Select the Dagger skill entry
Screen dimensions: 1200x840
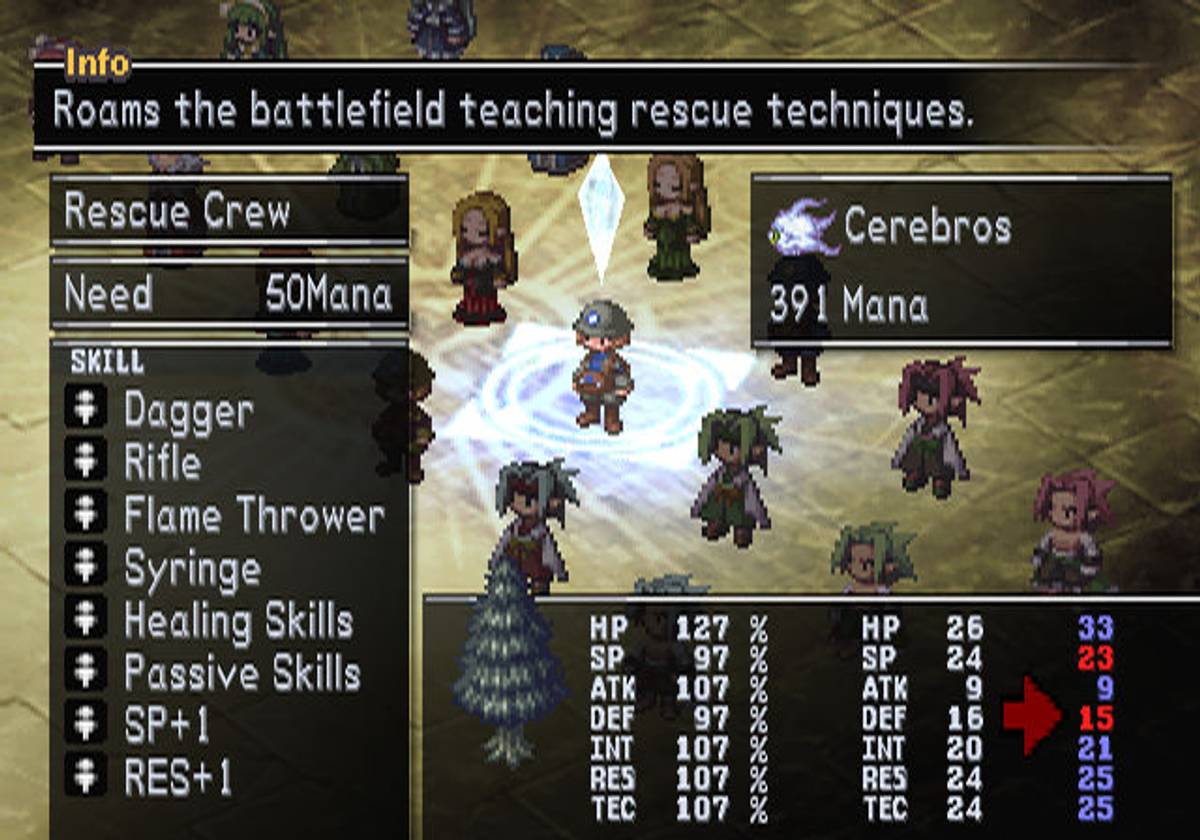coord(188,411)
